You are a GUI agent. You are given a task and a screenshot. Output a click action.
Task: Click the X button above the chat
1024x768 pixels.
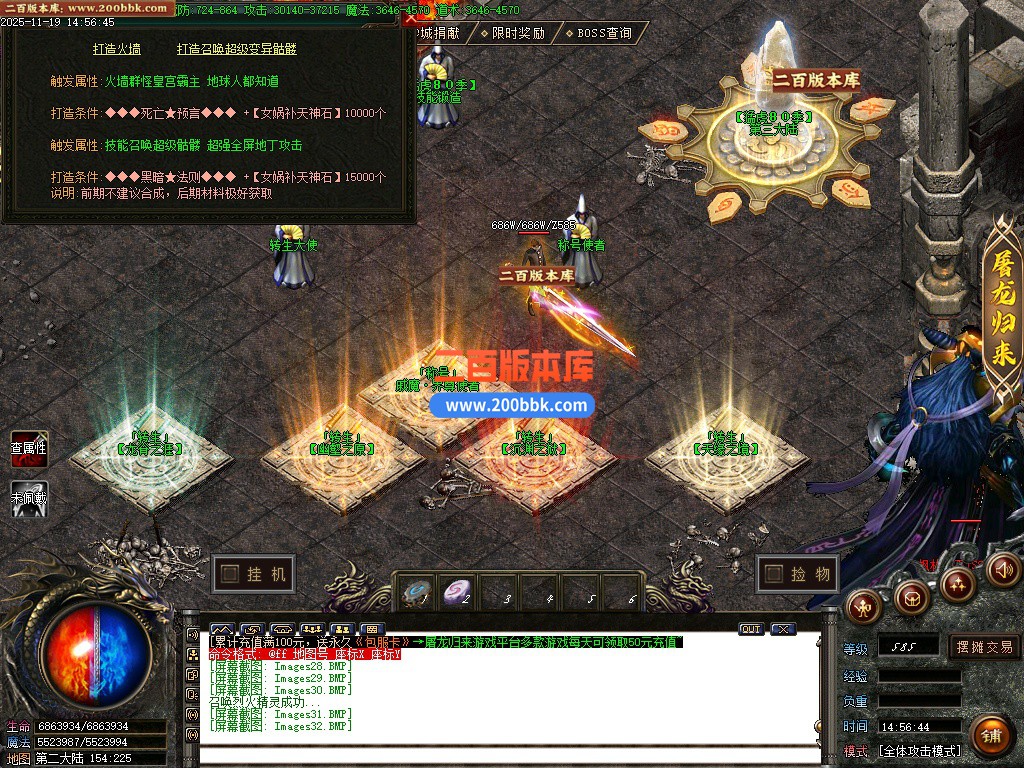(783, 629)
